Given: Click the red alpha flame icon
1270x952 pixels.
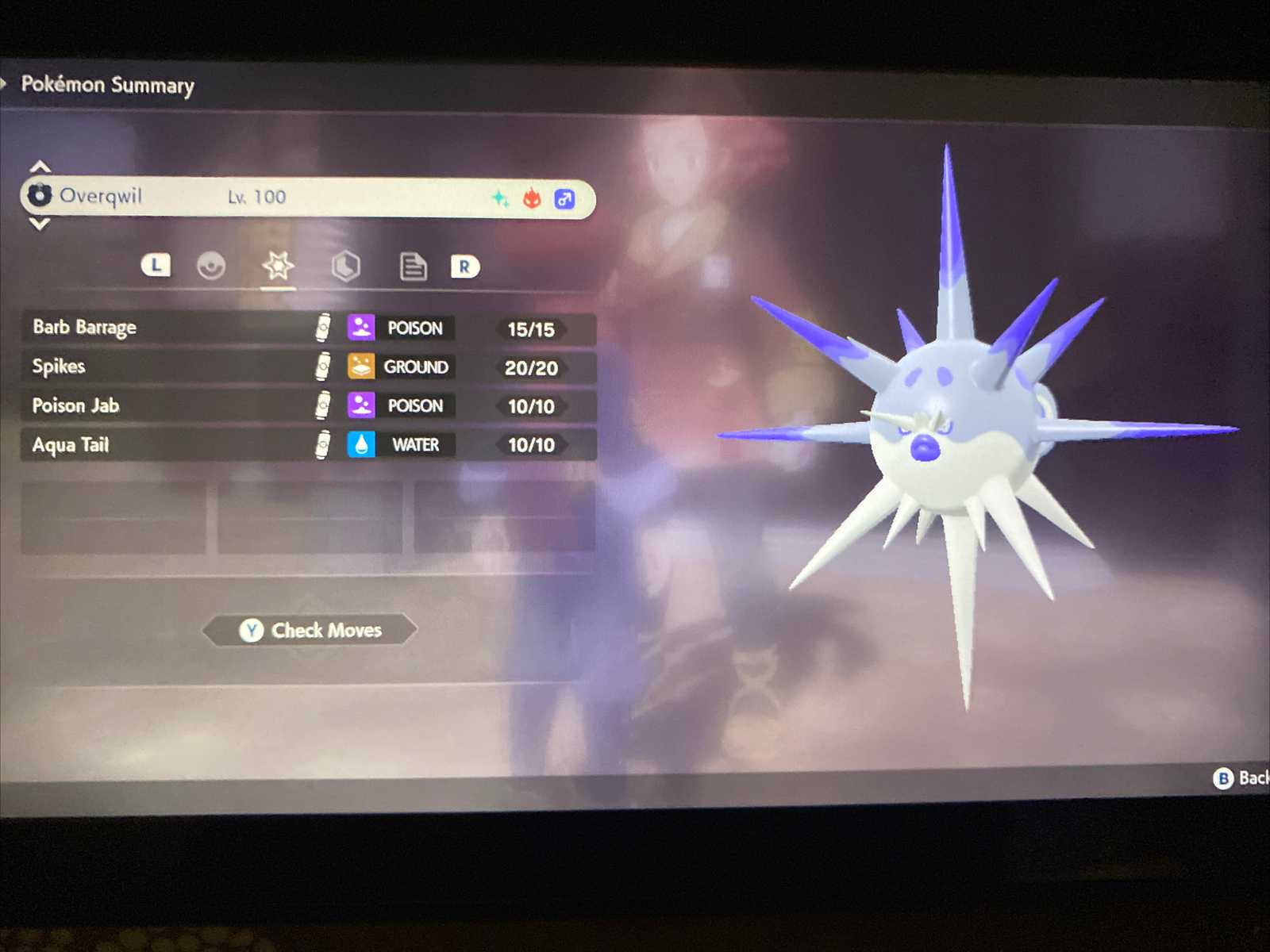Looking at the screenshot, I should point(532,198).
